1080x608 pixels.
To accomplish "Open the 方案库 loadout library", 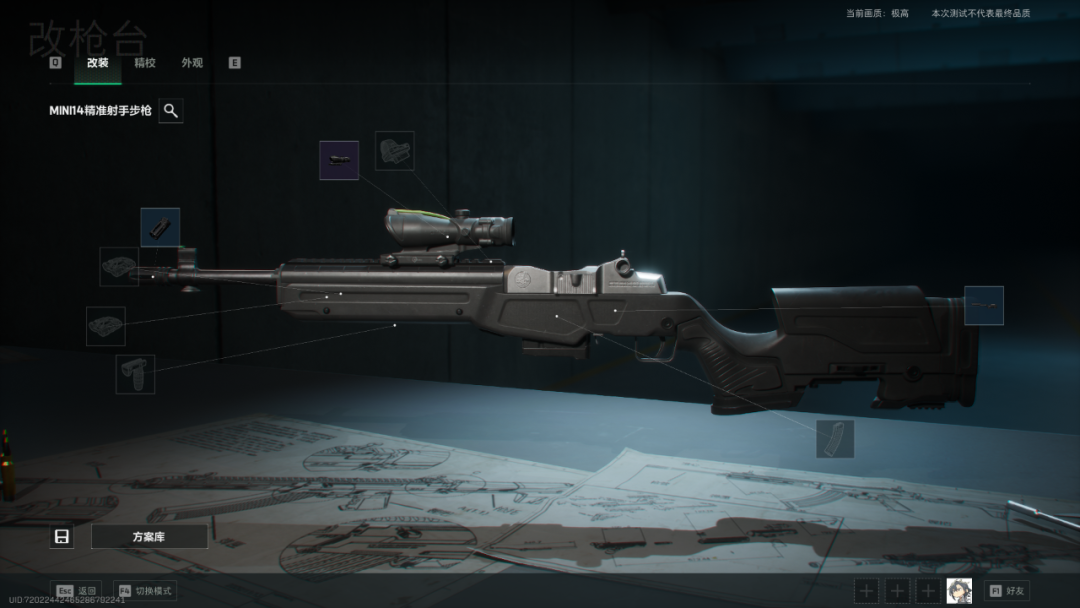I will (149, 537).
